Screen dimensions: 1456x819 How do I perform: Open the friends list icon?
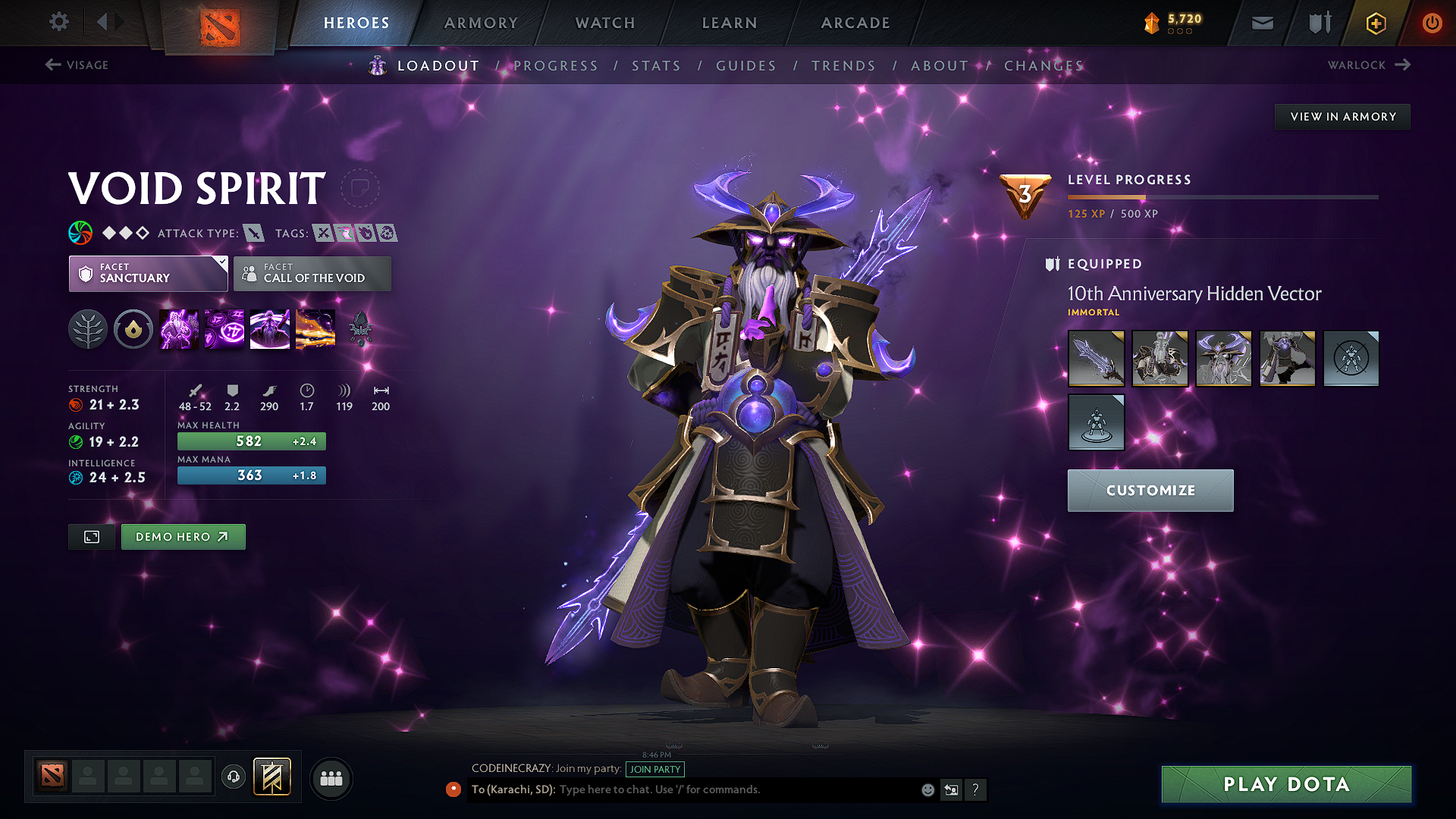331,777
